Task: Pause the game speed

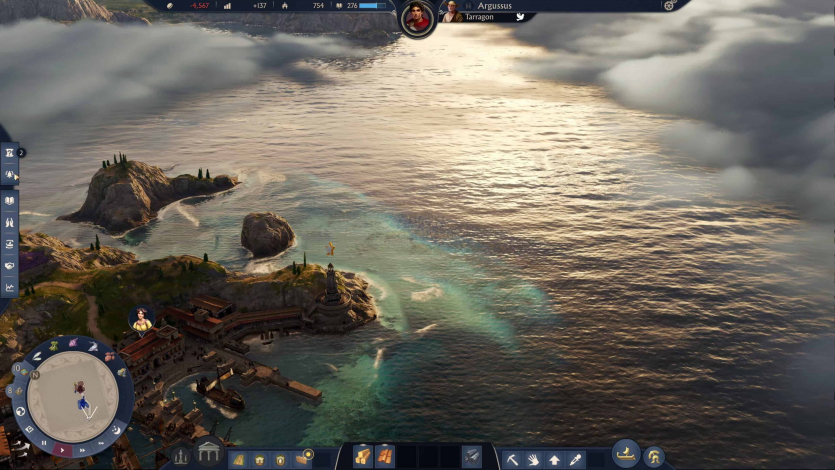Action: [43, 441]
